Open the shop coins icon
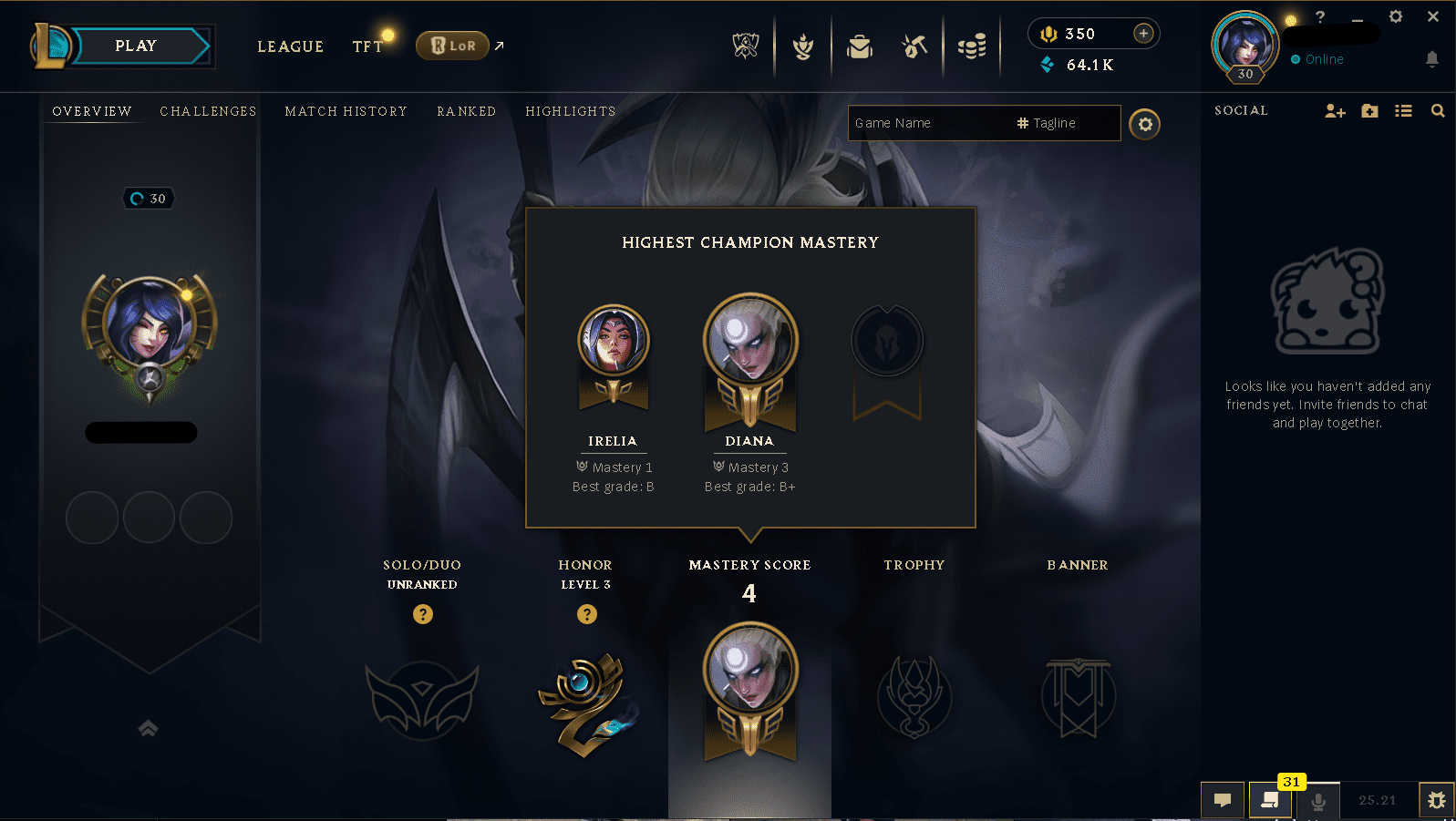The image size is (1456, 821). coord(971,46)
